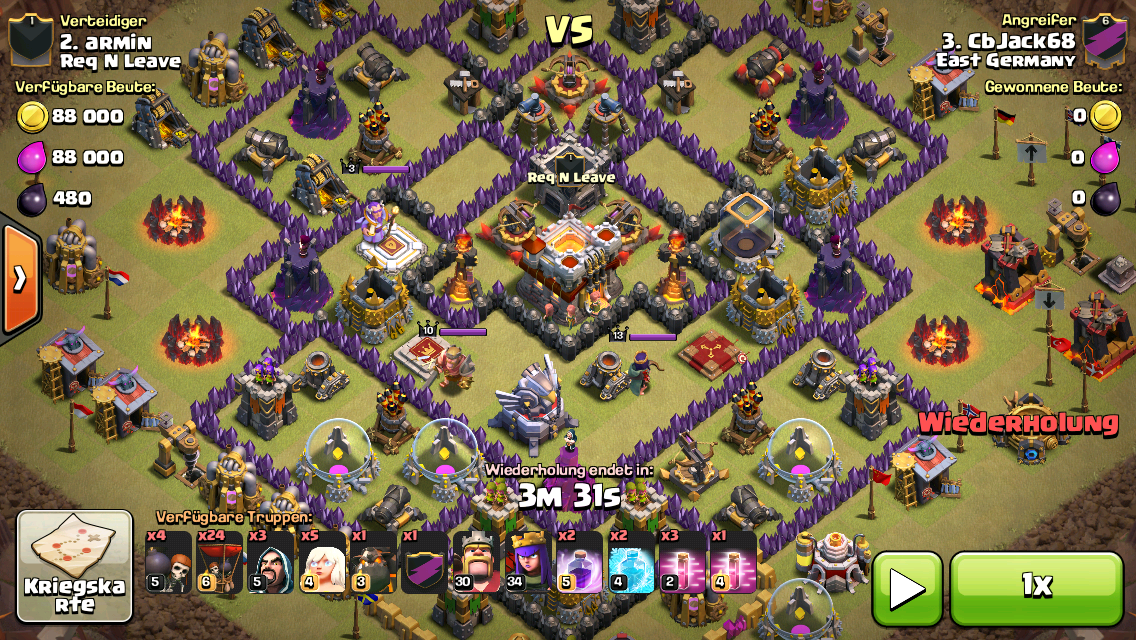Pick the Healer troop slot
The image size is (1136, 640).
tap(322, 563)
